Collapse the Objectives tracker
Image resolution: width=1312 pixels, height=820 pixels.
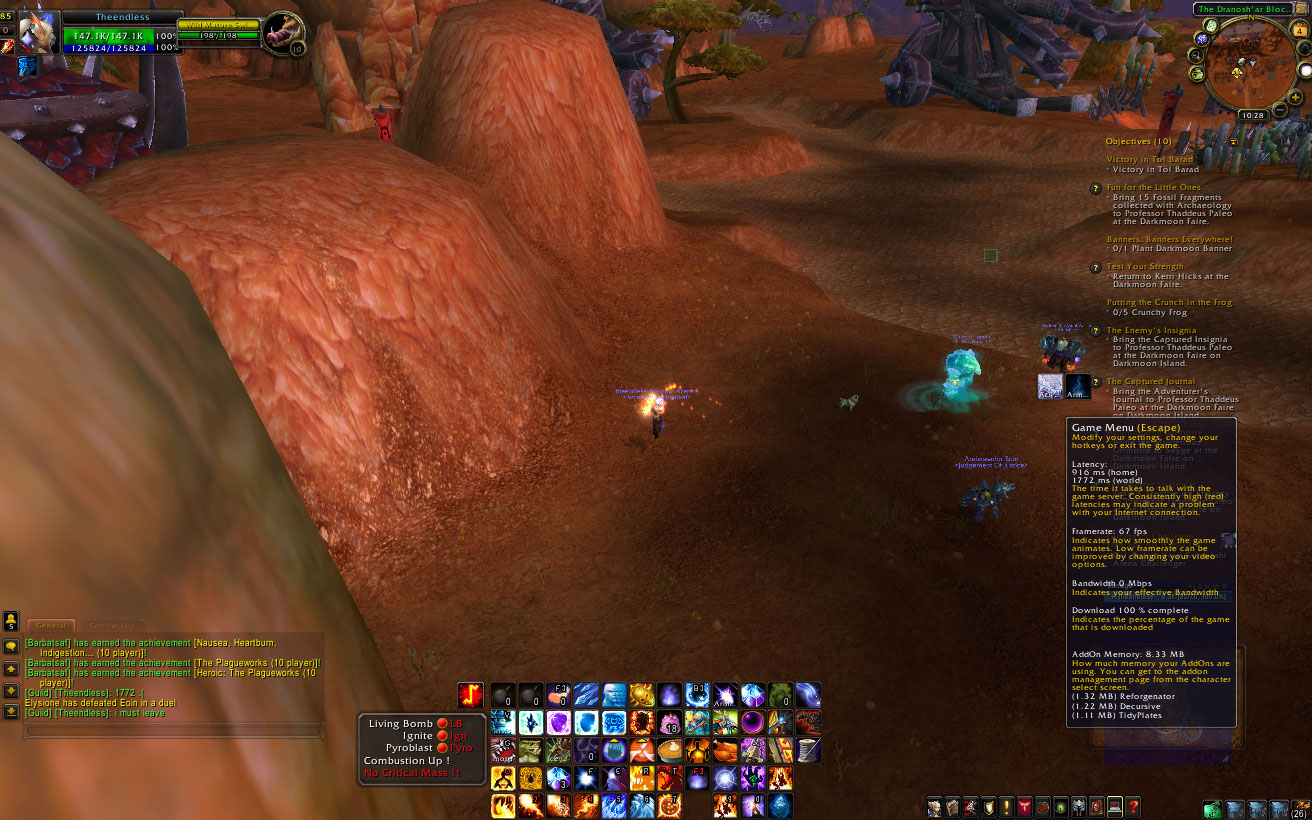click(x=1233, y=142)
